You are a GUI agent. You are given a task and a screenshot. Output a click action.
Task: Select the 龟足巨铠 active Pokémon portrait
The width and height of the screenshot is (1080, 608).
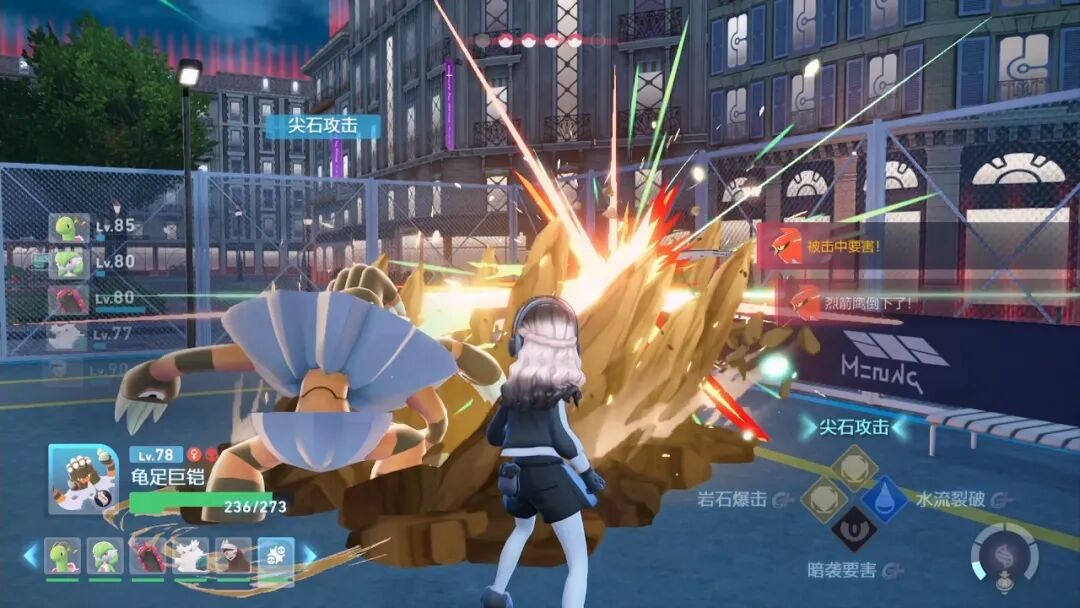click(83, 479)
